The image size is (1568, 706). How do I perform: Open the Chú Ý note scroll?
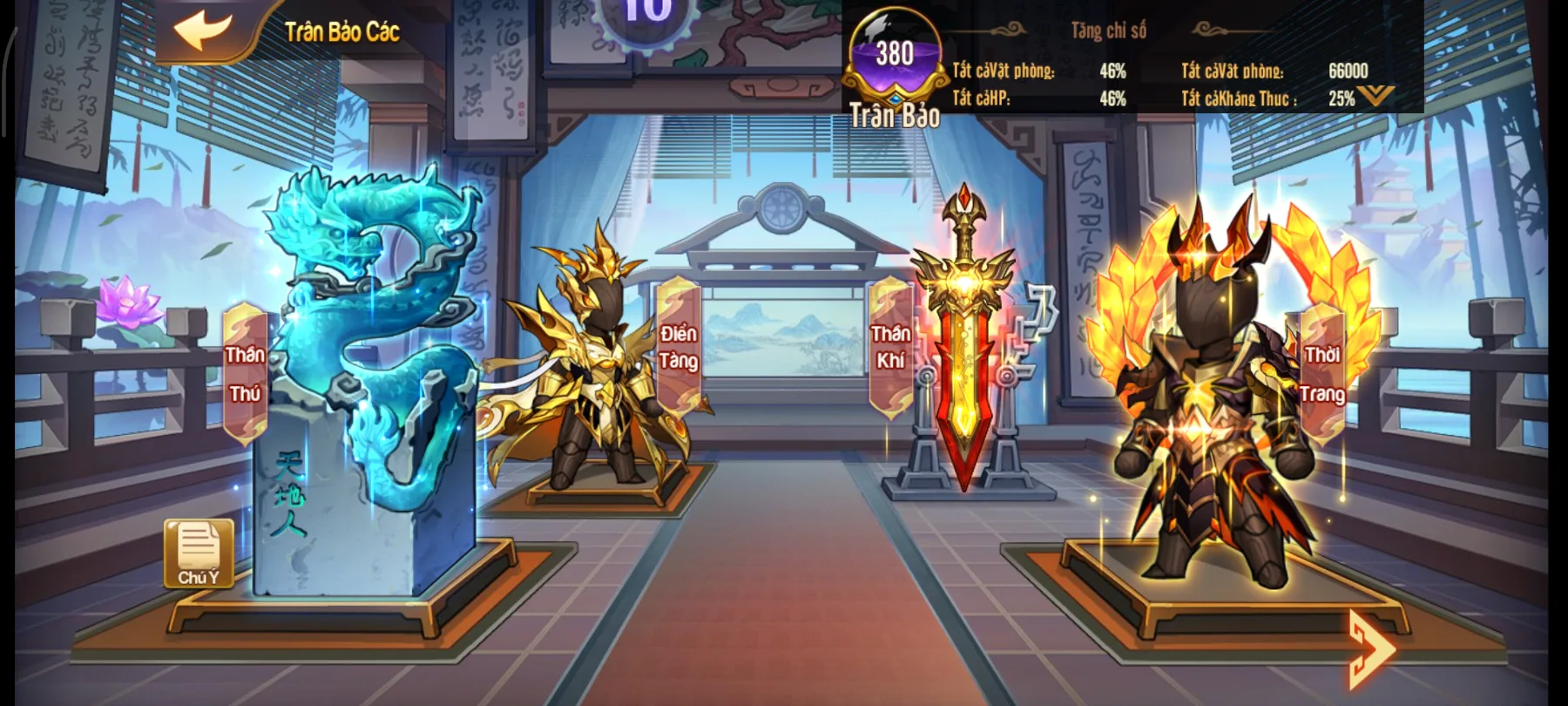point(199,553)
